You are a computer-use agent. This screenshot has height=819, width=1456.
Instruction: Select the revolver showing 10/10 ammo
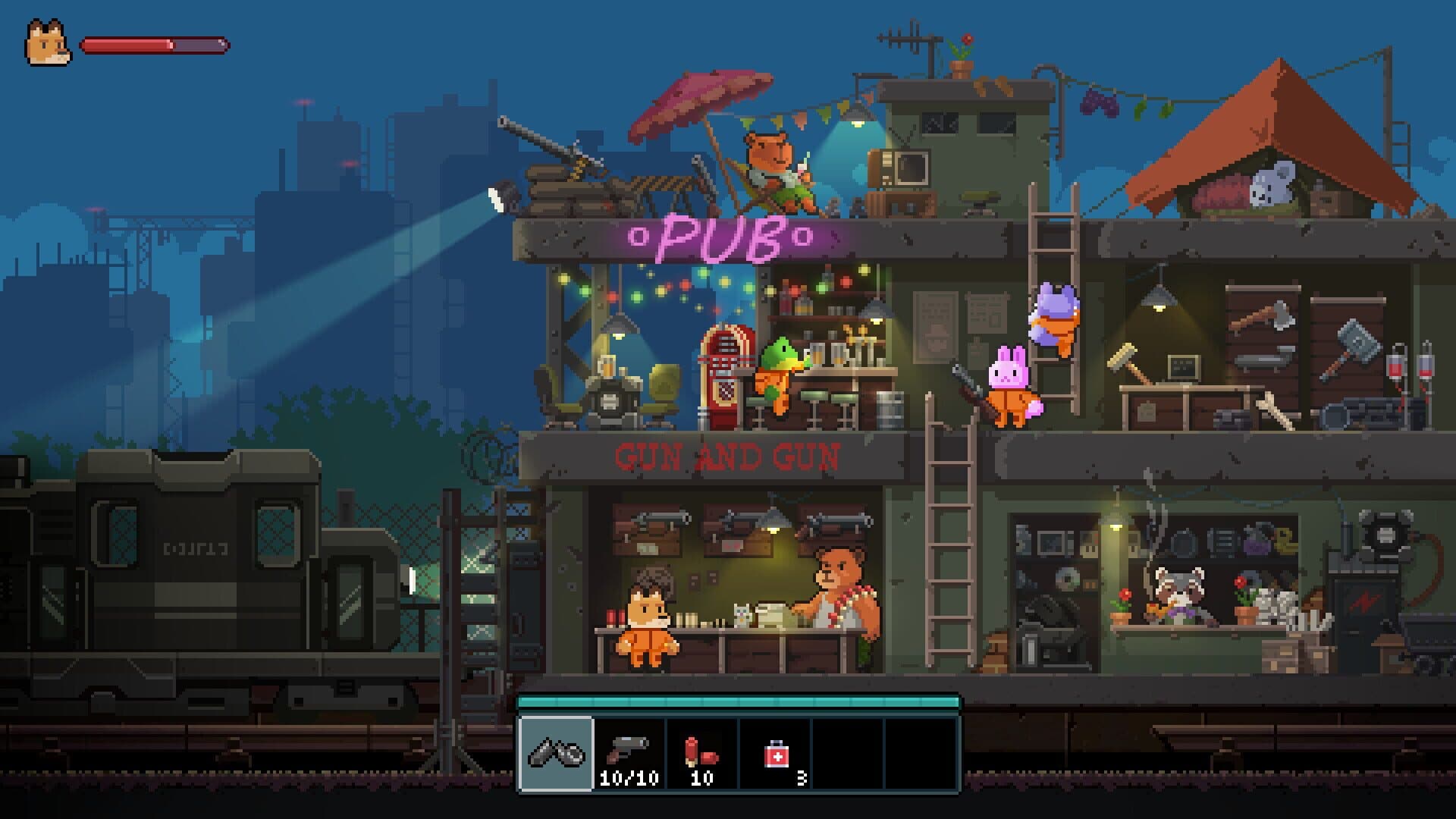pyautogui.click(x=629, y=755)
